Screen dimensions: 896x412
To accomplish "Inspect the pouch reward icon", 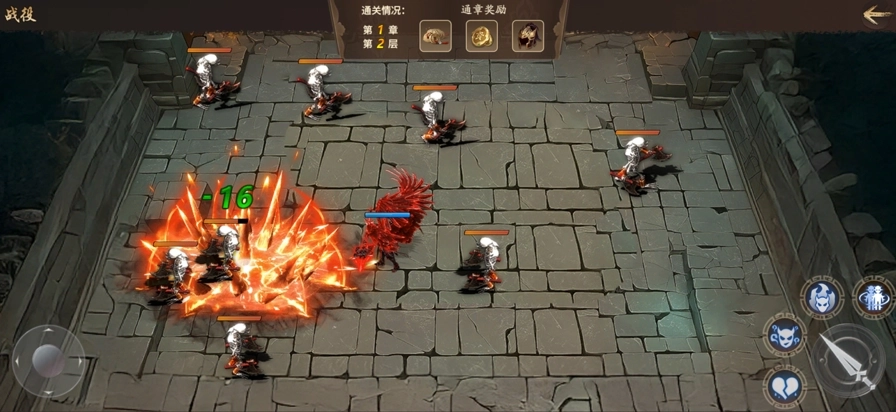I will pyautogui.click(x=435, y=36).
